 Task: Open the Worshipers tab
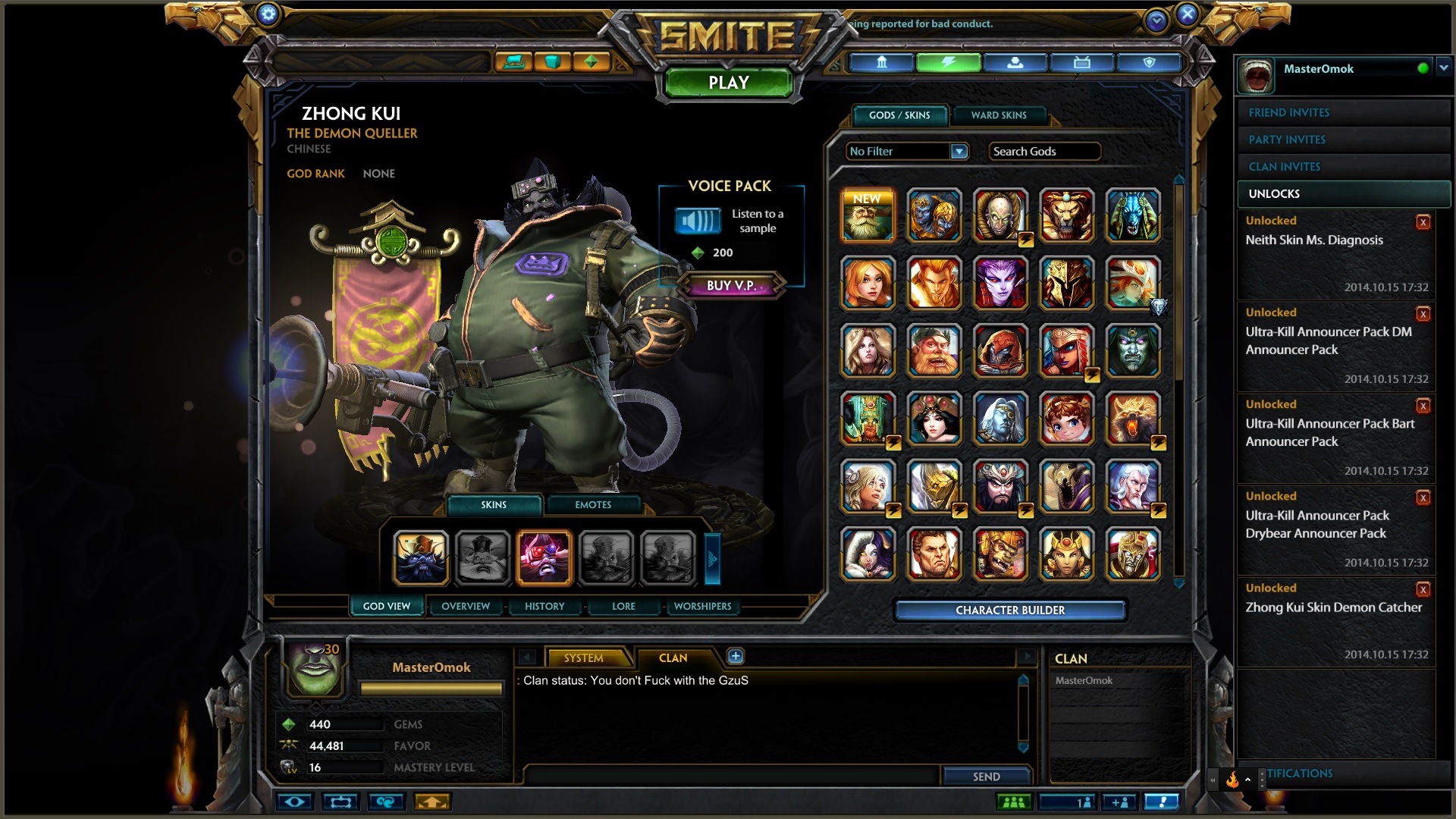(702, 606)
